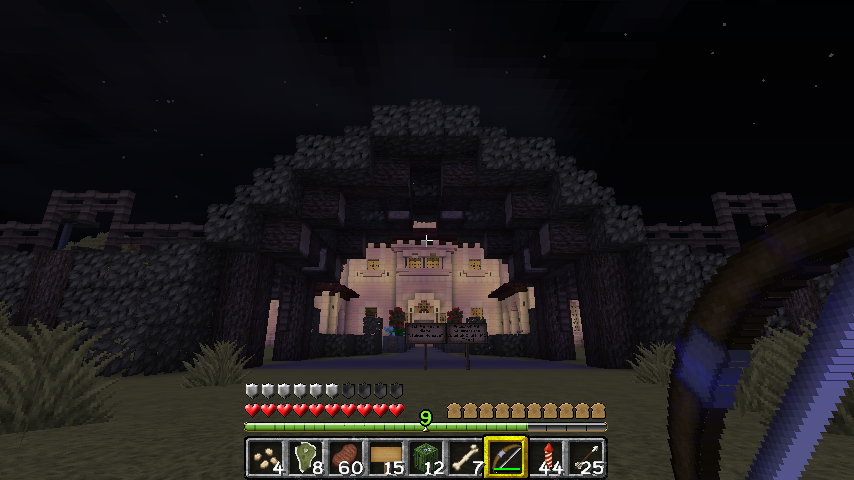Choose the rotten flesh hotbar slot
This screenshot has height=480, width=854.
305,457
